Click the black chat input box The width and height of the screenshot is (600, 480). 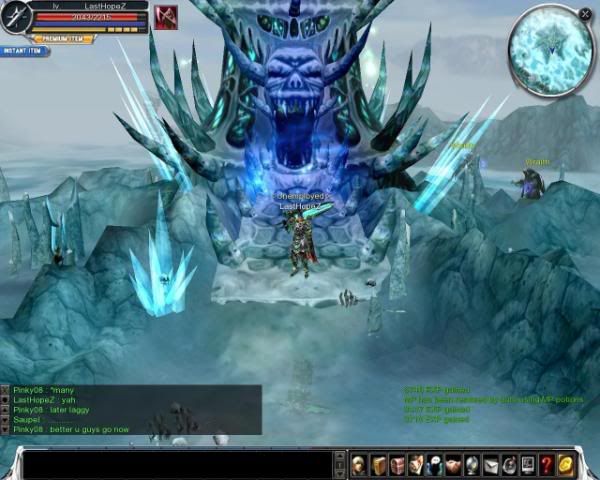(x=180, y=465)
